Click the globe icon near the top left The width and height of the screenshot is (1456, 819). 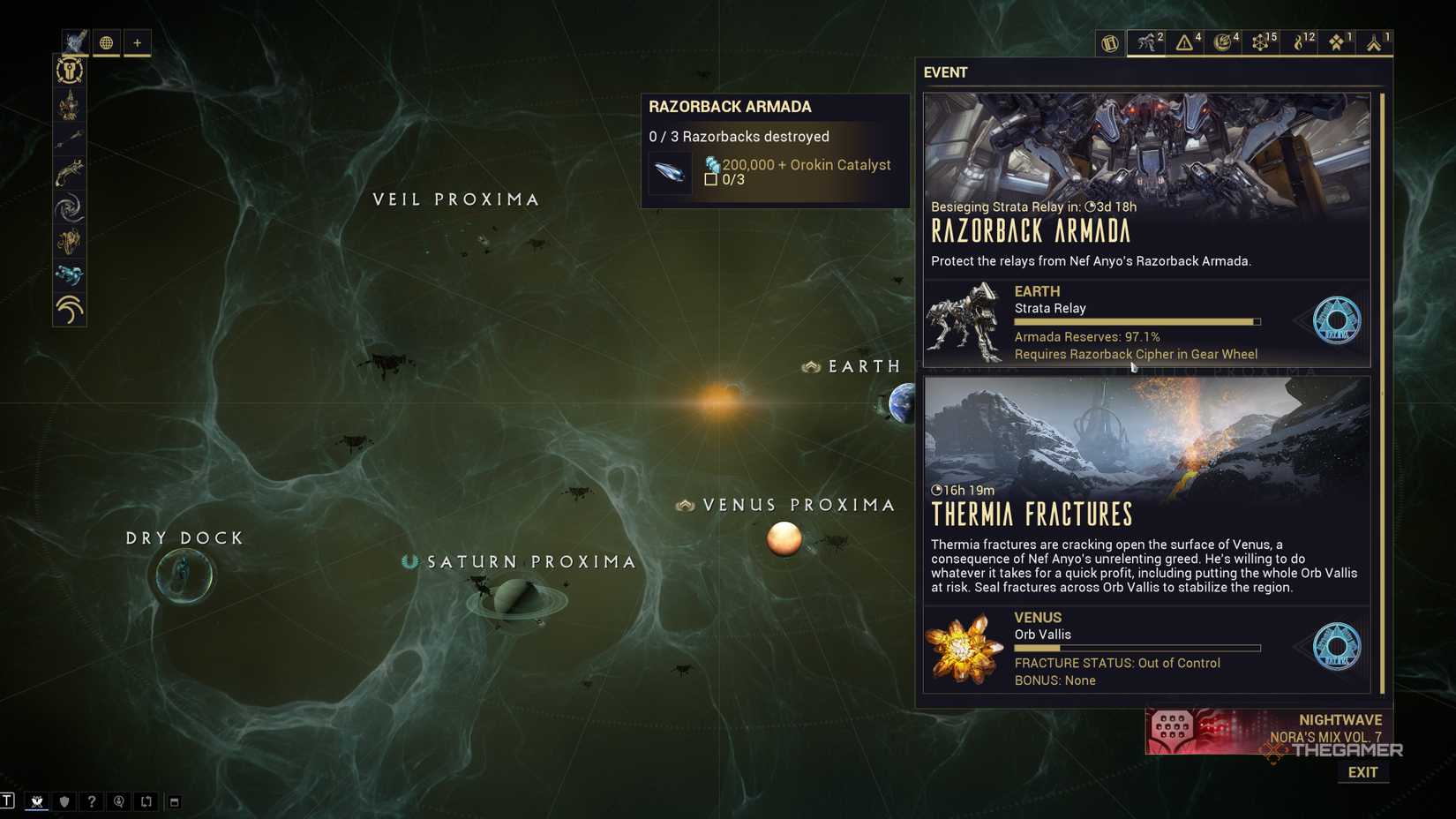pyautogui.click(x=106, y=42)
